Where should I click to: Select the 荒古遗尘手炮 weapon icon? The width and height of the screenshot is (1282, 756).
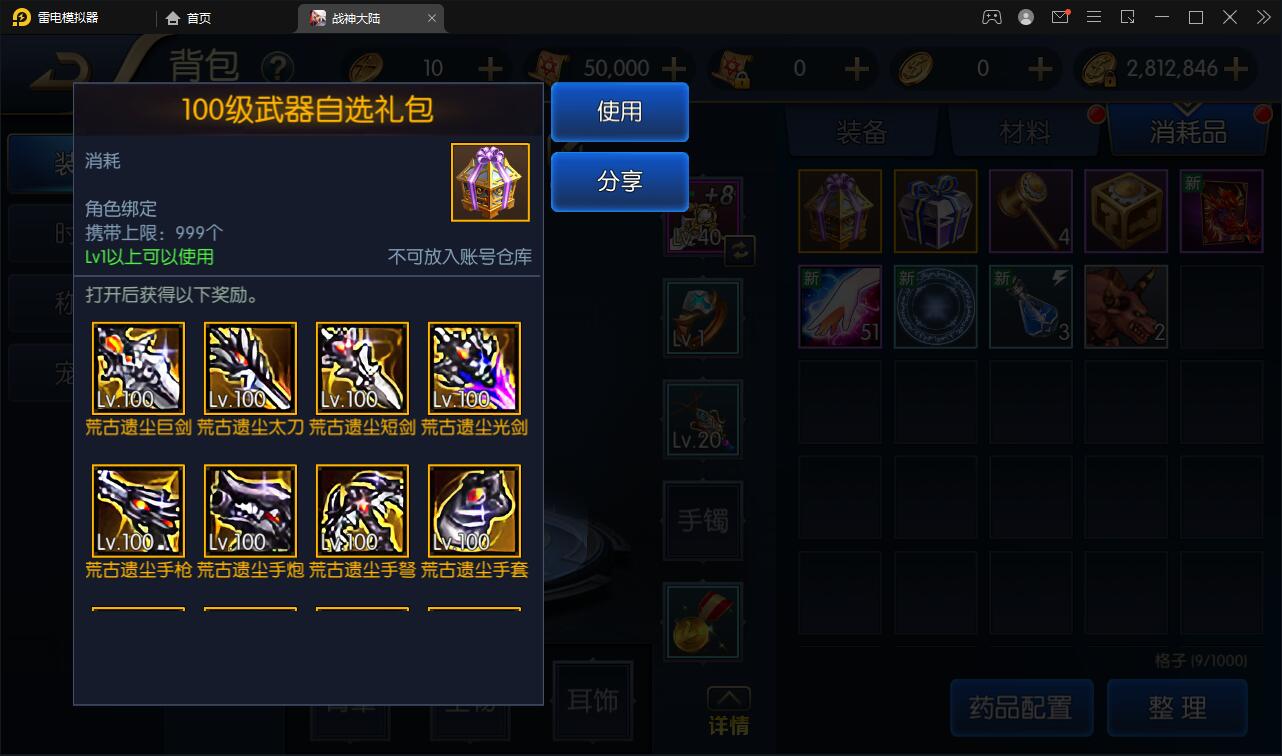[249, 511]
